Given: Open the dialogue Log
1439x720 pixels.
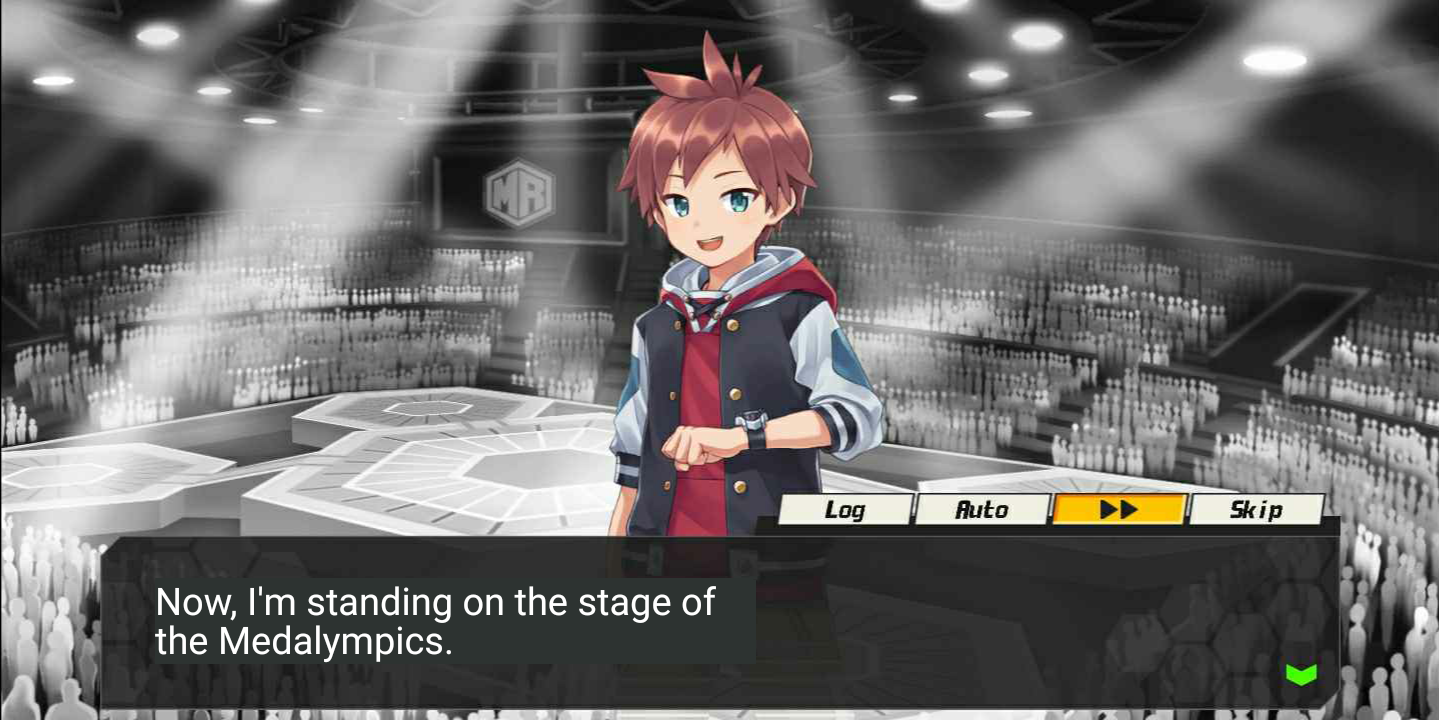Looking at the screenshot, I should 845,510.
